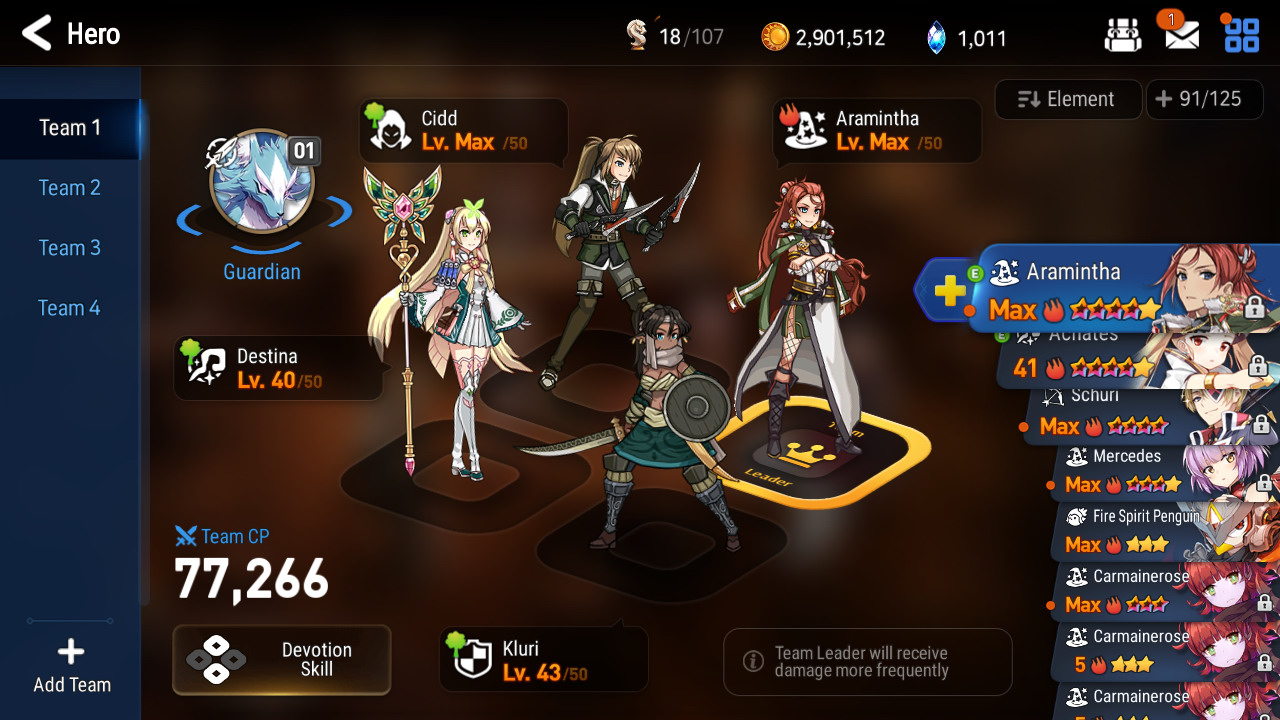Viewport: 1280px width, 720px height.
Task: Expand hero inventory capacity 91/125
Action: pos(1198,99)
